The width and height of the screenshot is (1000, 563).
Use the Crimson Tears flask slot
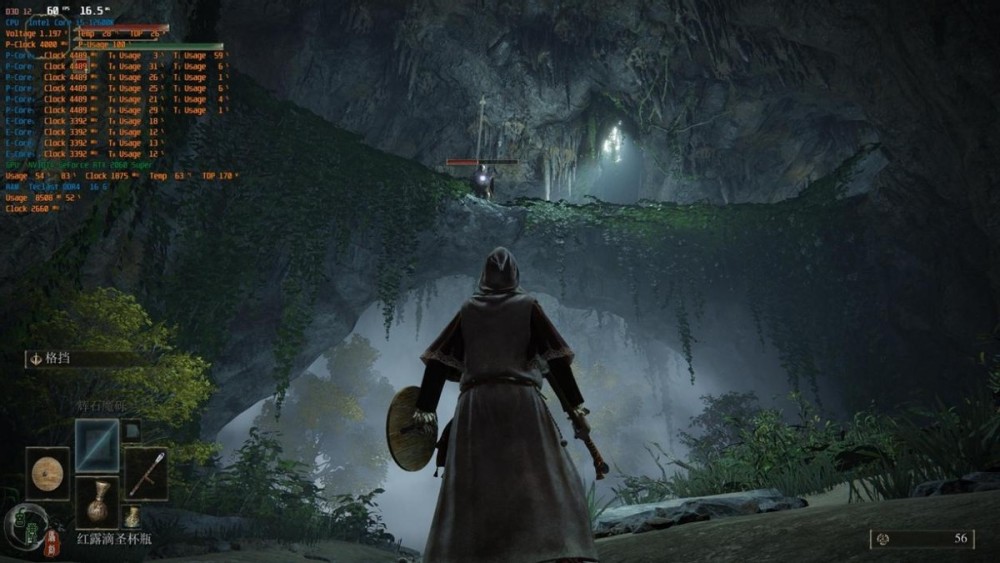[x=97, y=502]
